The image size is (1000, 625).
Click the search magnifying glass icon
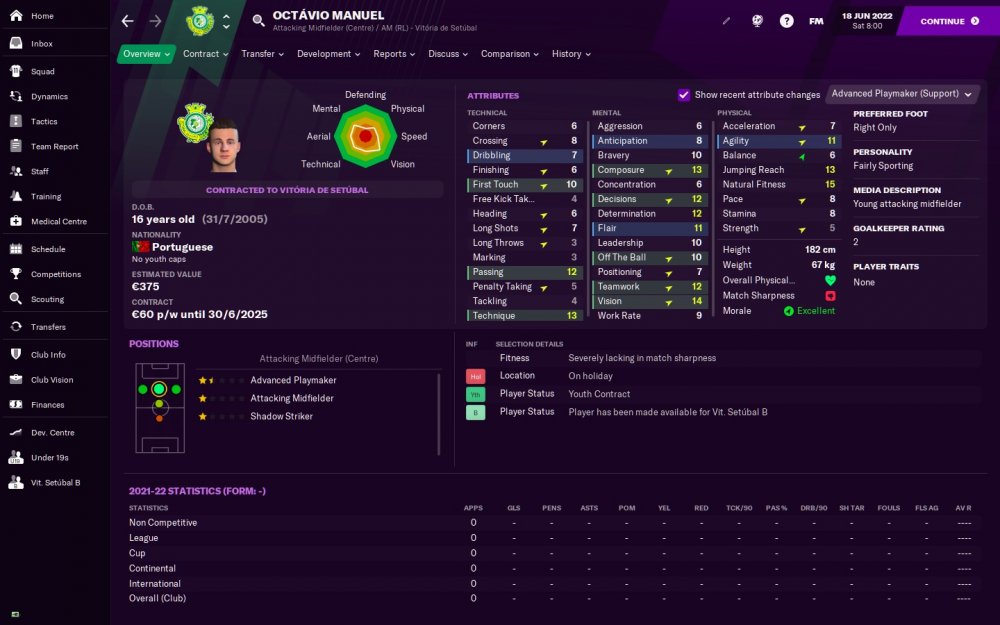point(258,21)
